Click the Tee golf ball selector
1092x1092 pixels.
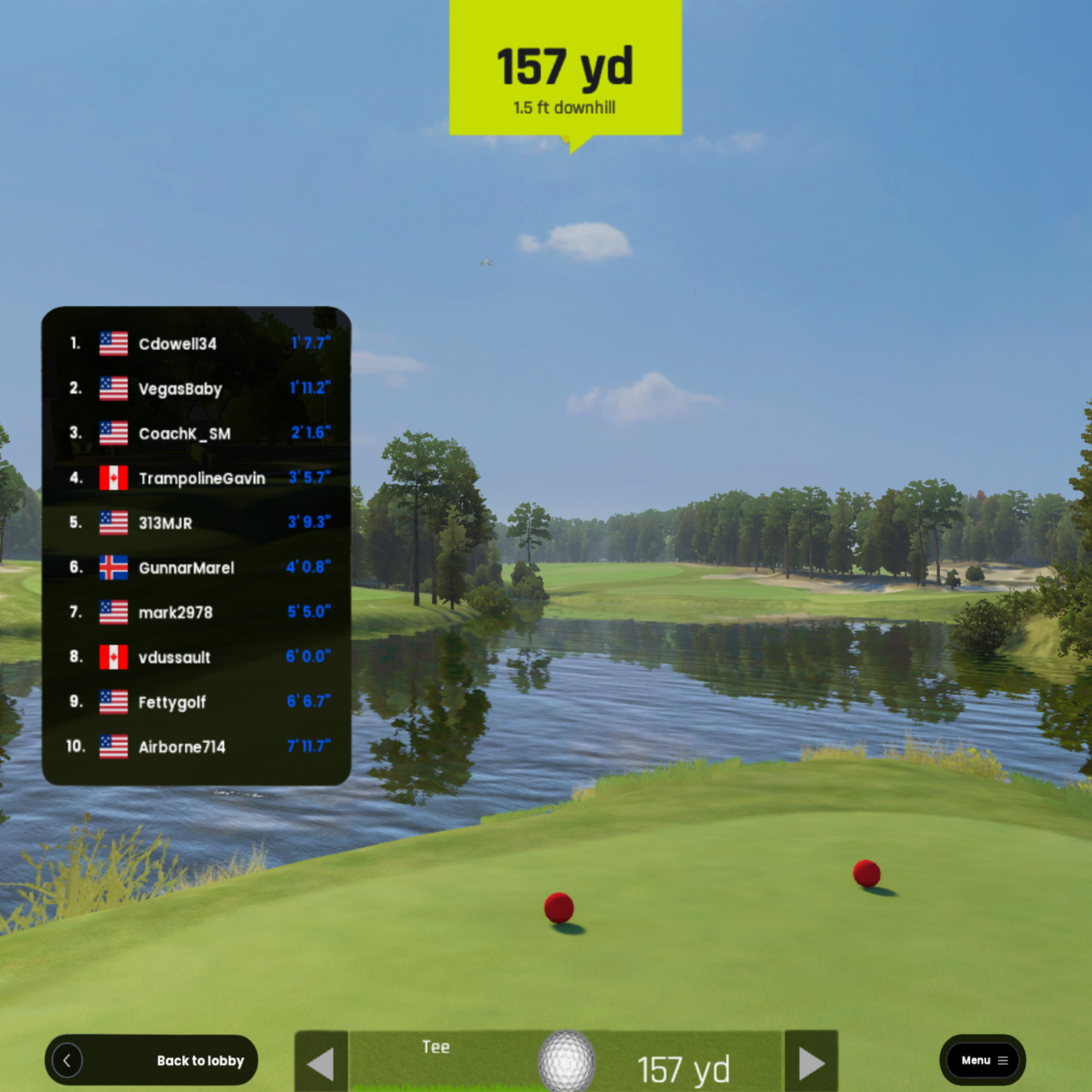(x=566, y=1061)
